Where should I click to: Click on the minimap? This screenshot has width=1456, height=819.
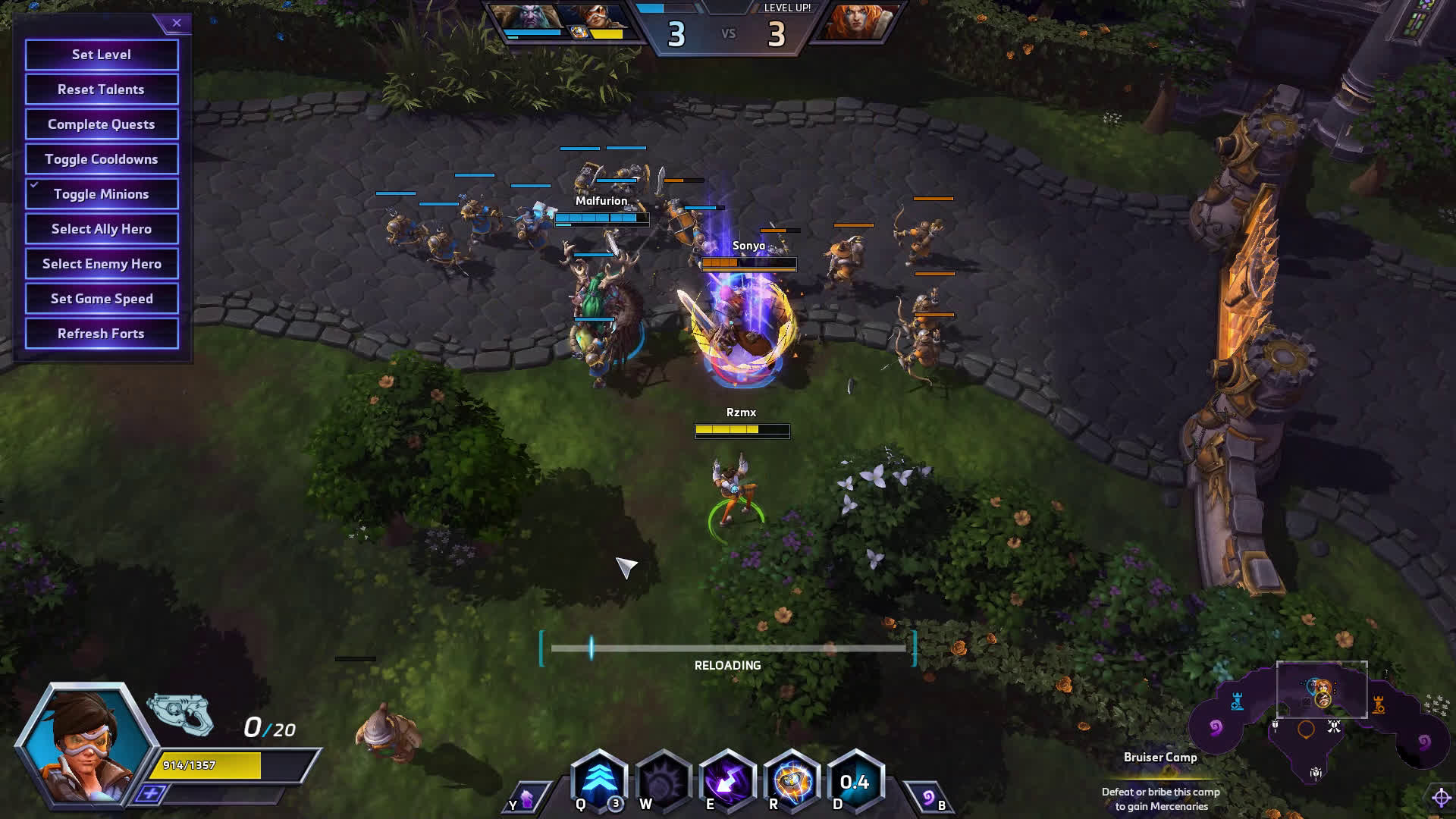click(1321, 728)
